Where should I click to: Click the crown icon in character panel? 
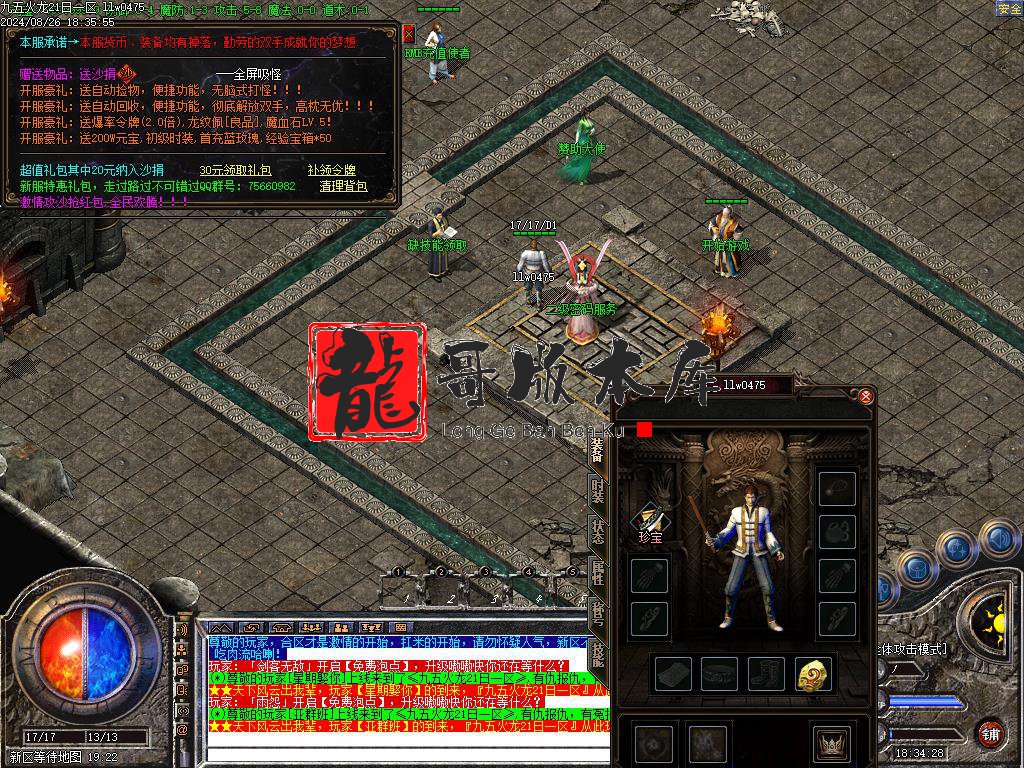point(832,743)
